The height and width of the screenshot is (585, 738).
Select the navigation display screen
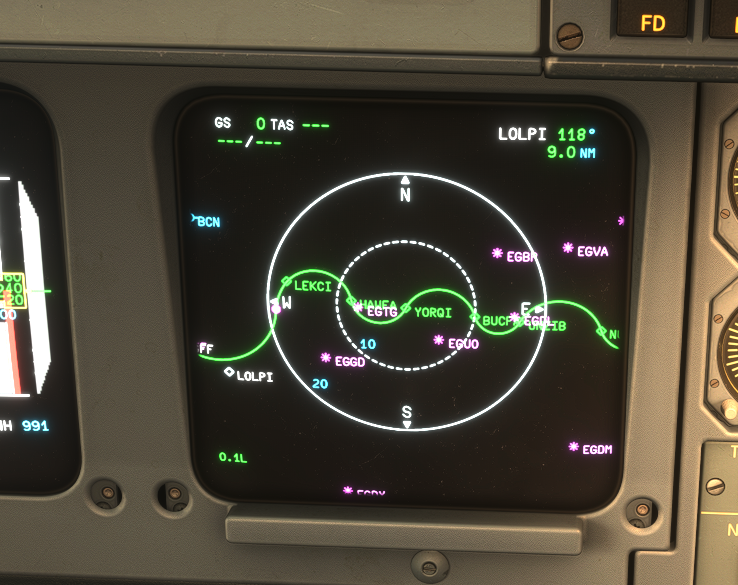coord(406,300)
